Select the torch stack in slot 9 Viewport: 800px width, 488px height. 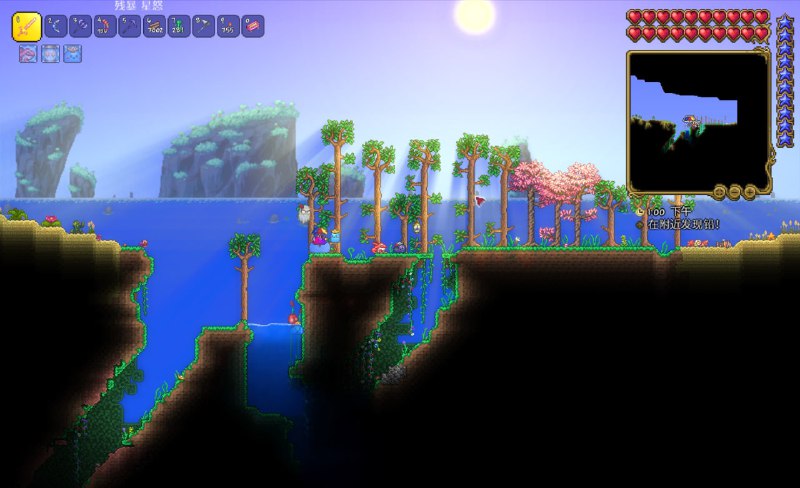230,26
